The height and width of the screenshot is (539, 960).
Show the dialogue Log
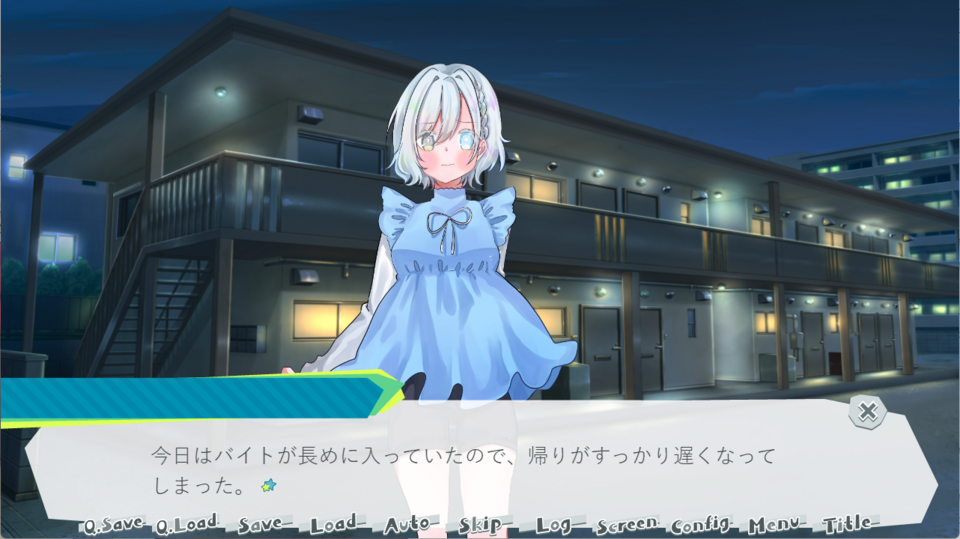tap(556, 525)
